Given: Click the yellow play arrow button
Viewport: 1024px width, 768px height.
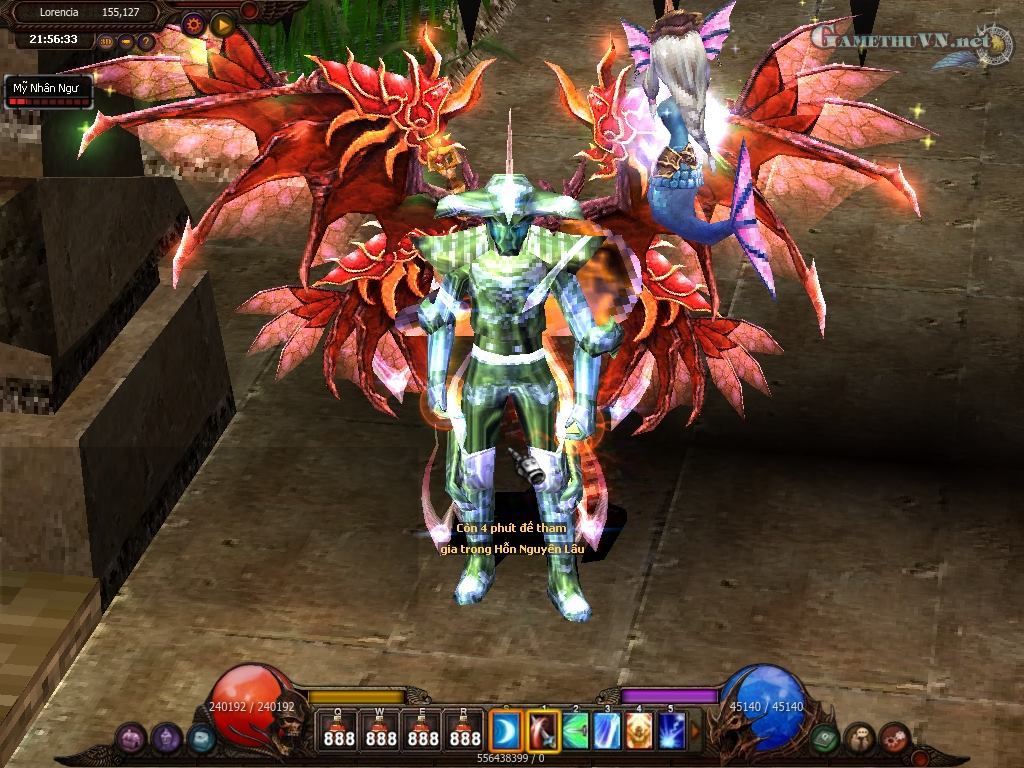Looking at the screenshot, I should (x=222, y=23).
